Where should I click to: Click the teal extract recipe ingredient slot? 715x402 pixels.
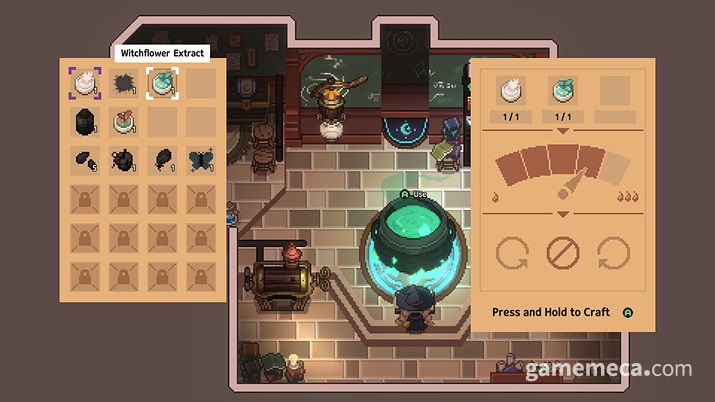click(563, 93)
